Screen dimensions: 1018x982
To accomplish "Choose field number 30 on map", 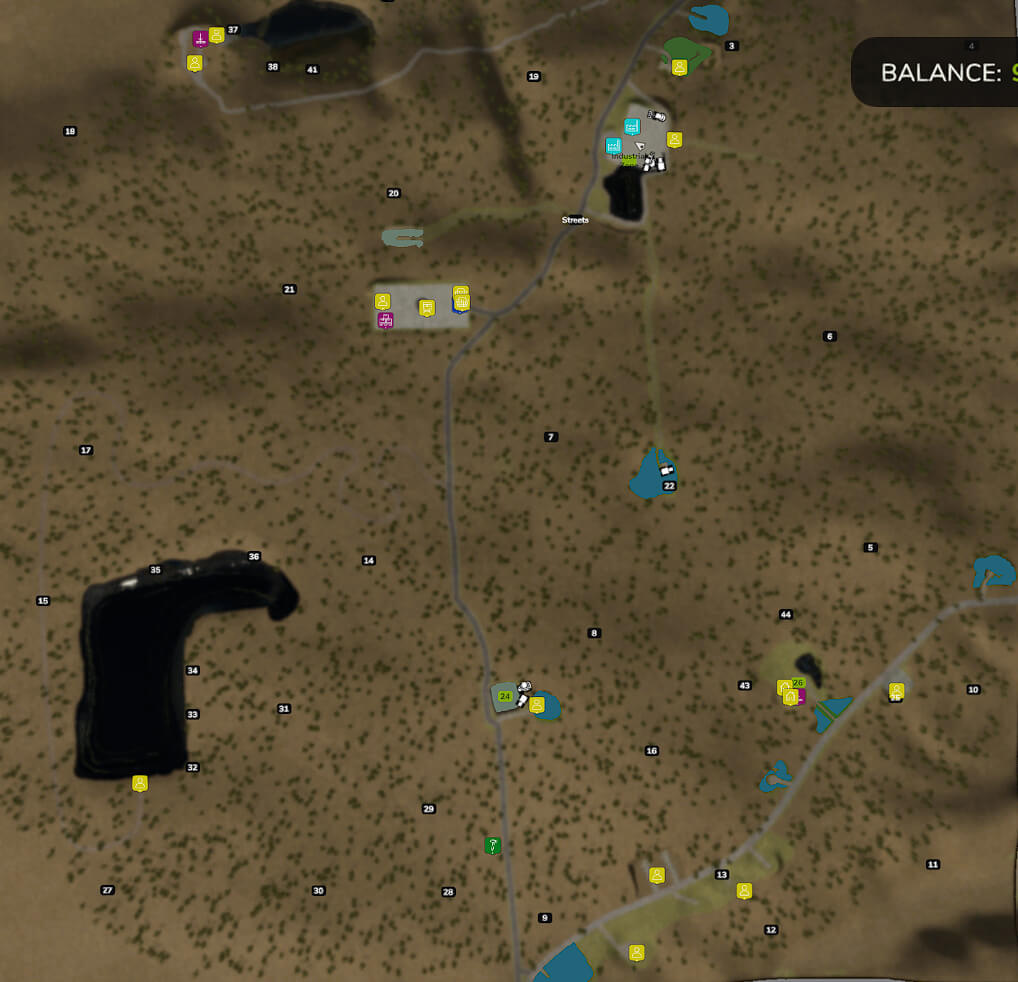I will (318, 891).
